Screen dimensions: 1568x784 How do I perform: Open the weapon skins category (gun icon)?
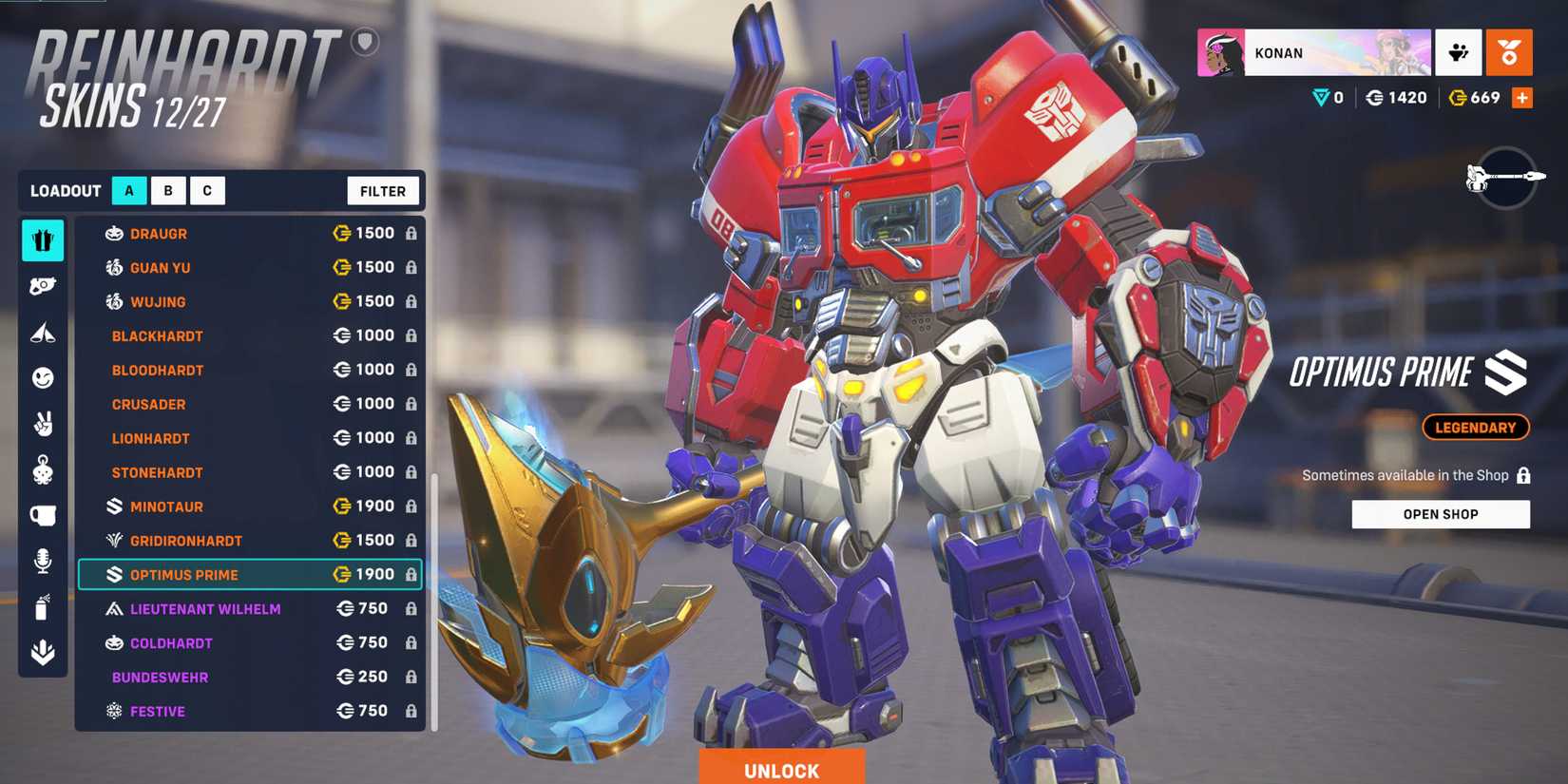43,285
